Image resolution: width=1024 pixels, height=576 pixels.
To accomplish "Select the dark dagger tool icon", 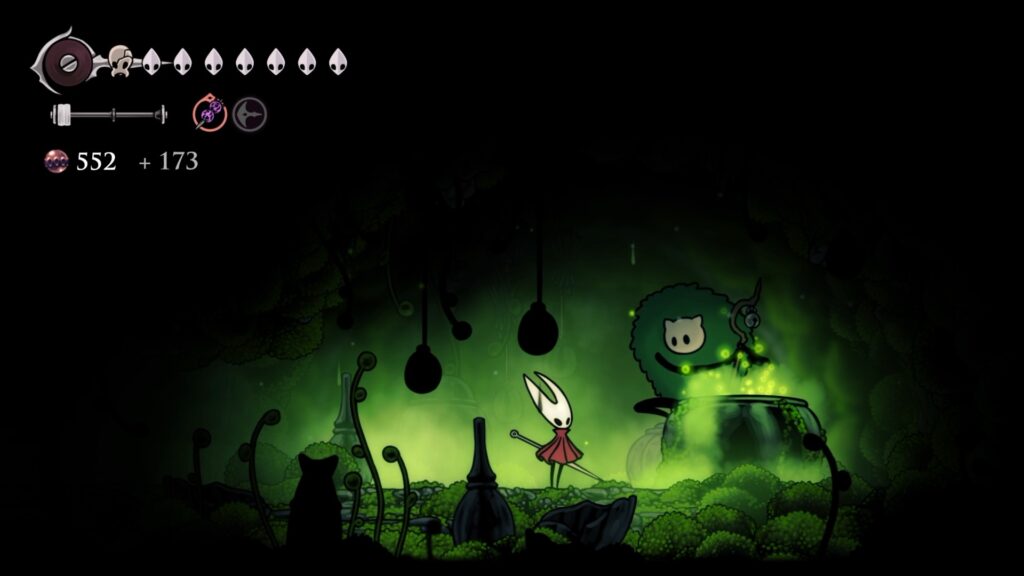I will [249, 115].
